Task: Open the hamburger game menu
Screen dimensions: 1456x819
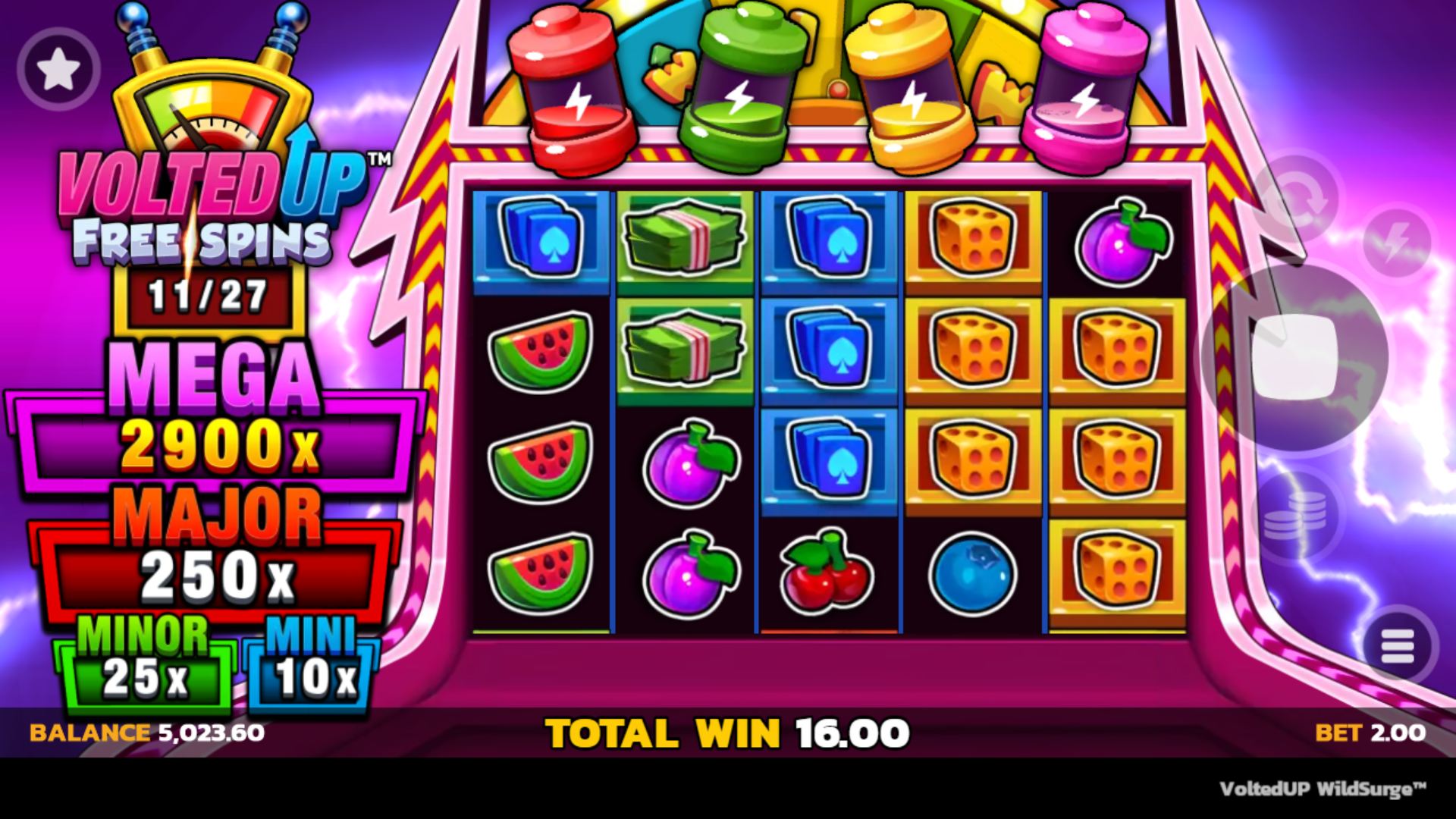Action: pyautogui.click(x=1398, y=645)
